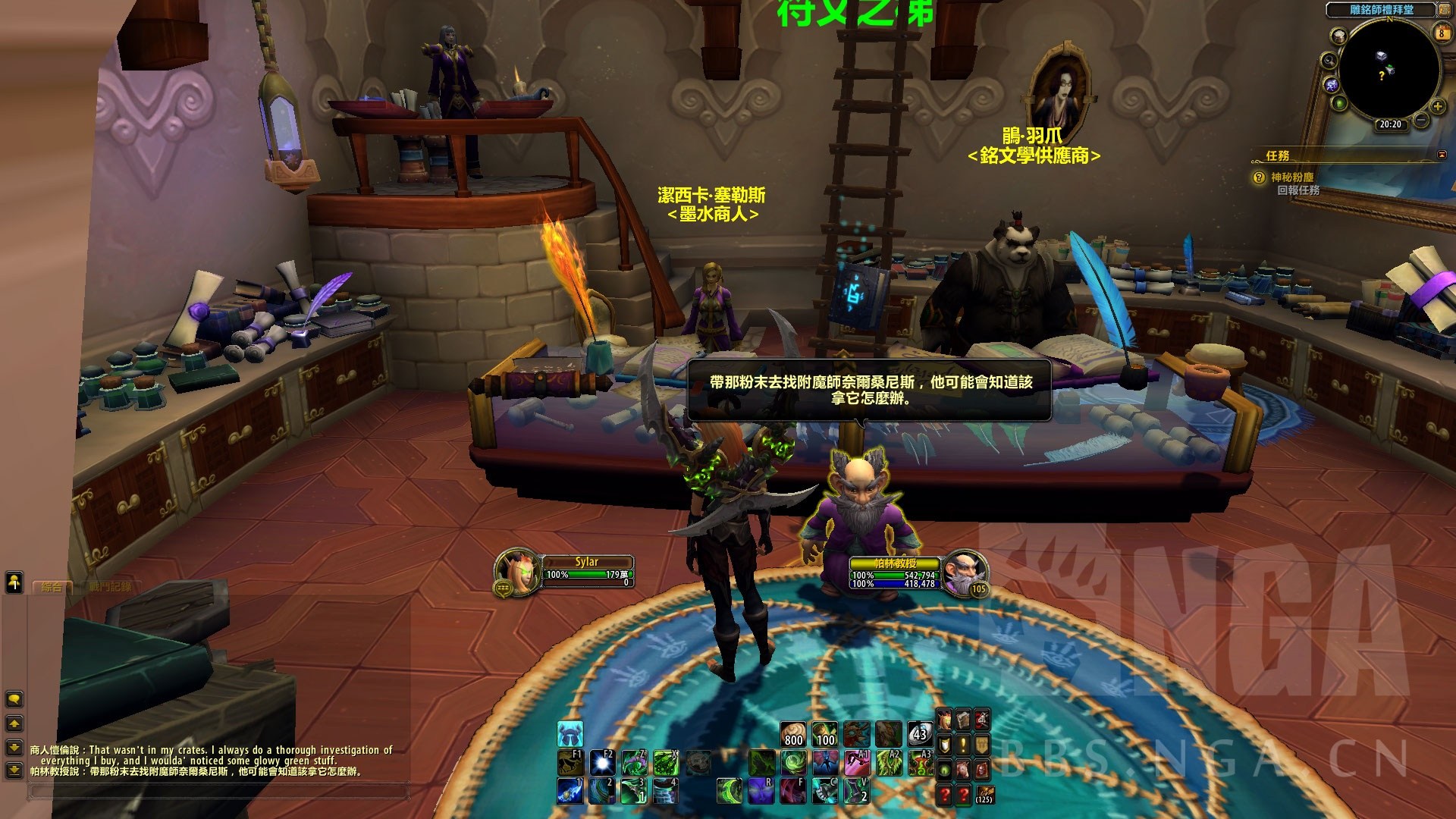The height and width of the screenshot is (819, 1456).
Task: Click the circular minimap
Action: 1389,70
